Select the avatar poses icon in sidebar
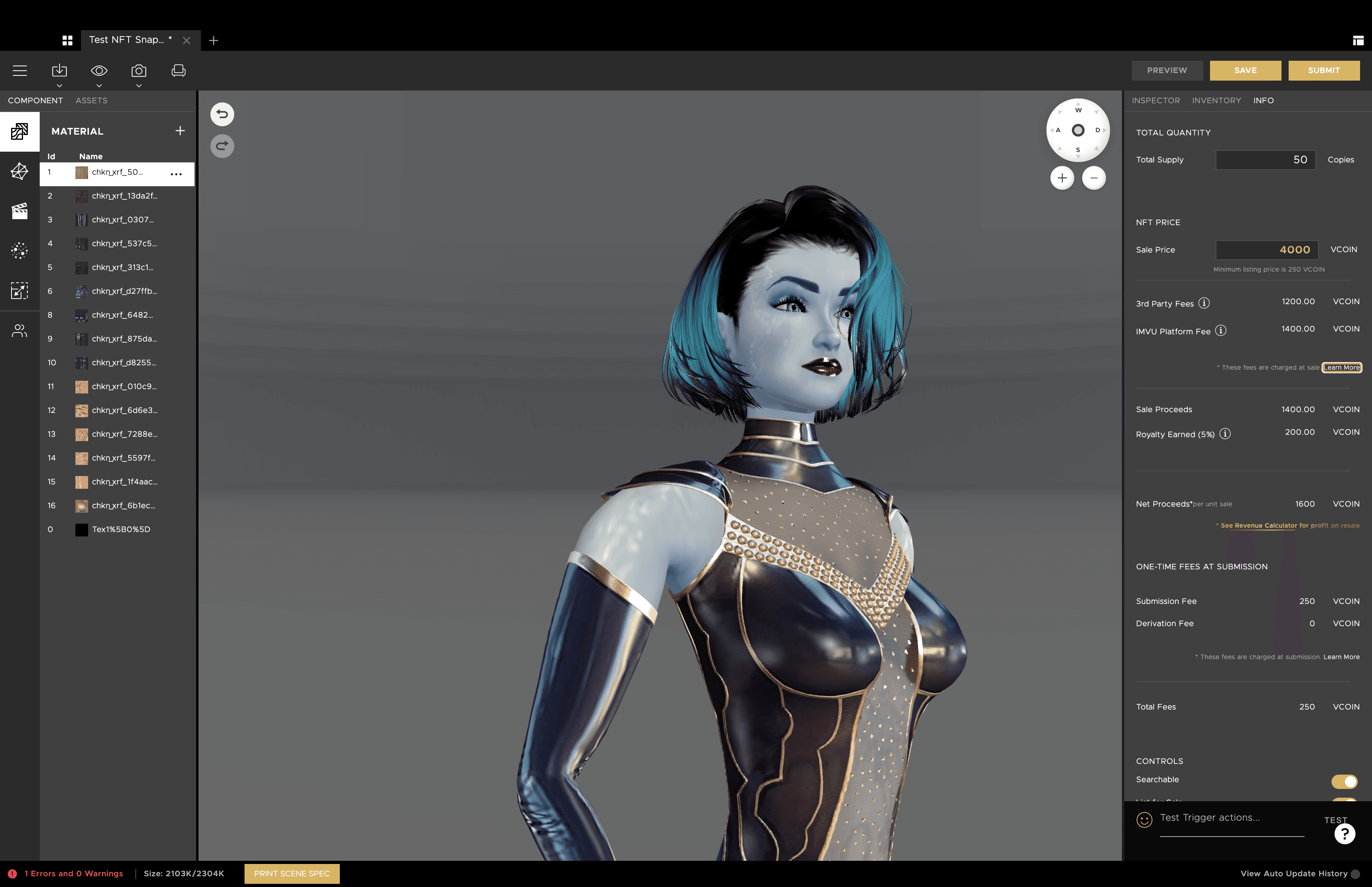This screenshot has width=1372, height=887. tap(19, 330)
